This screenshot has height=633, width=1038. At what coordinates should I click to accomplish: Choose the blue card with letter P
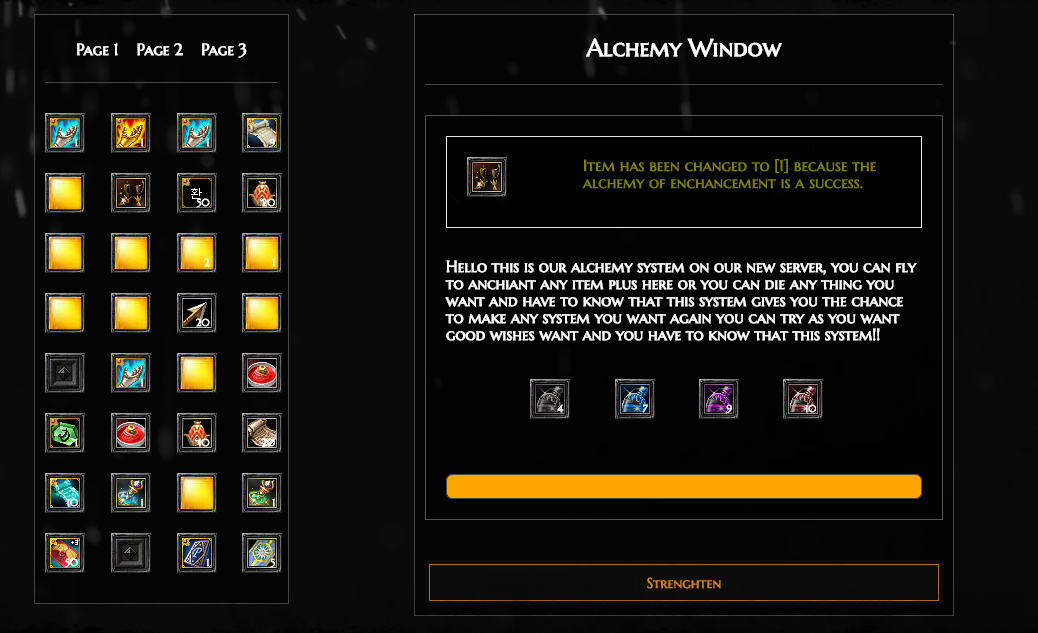(196, 553)
